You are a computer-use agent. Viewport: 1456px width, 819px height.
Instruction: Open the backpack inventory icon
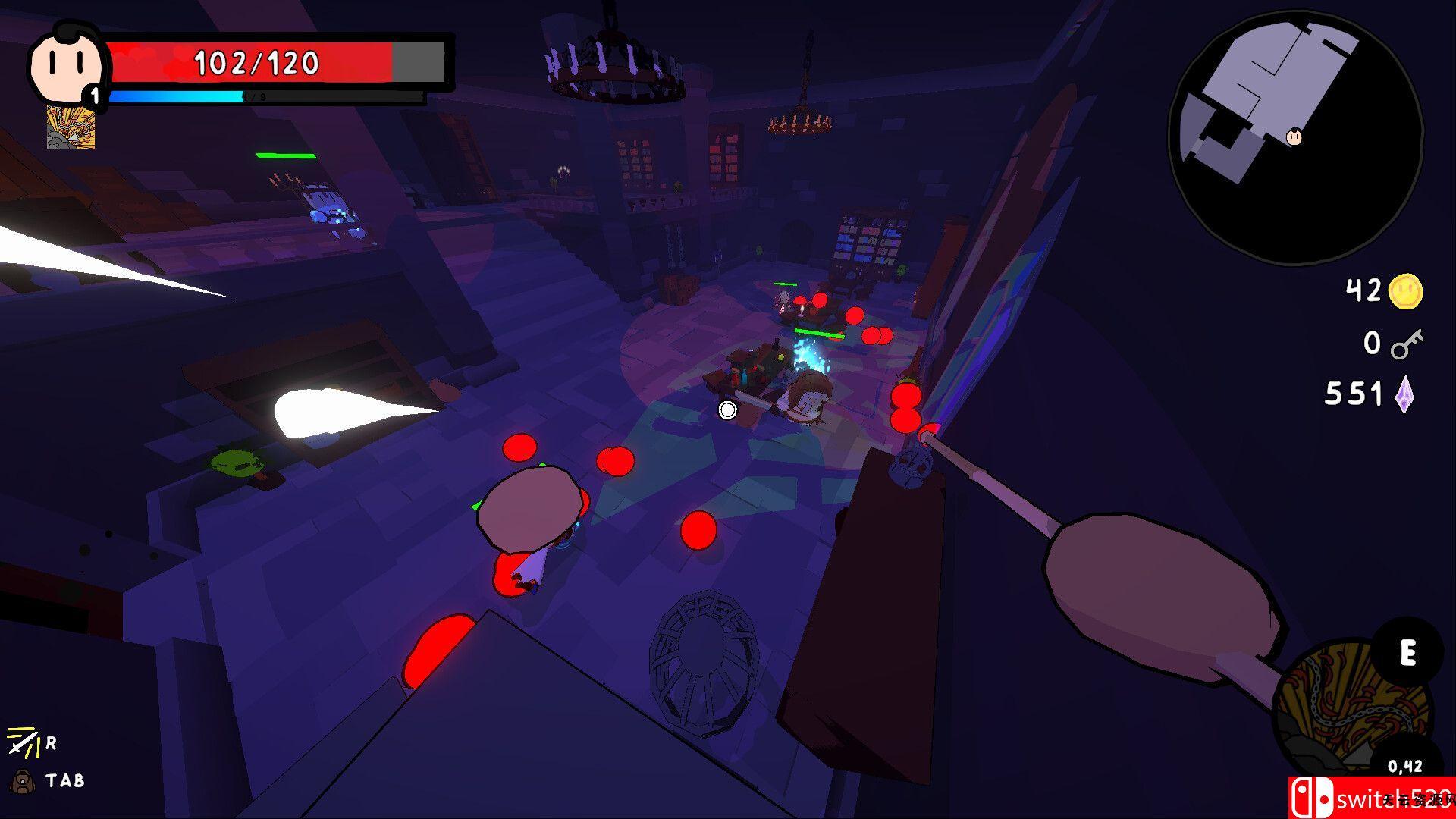23,780
